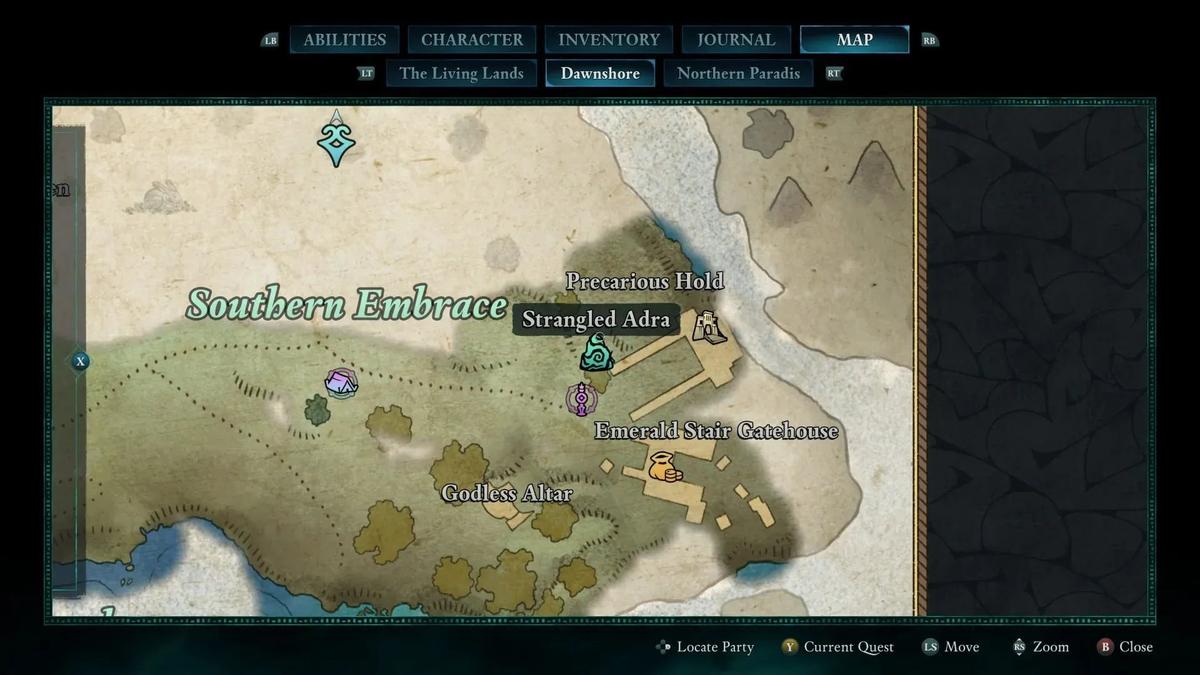Open the Abilities tab
This screenshot has width=1200, height=675.
(344, 40)
